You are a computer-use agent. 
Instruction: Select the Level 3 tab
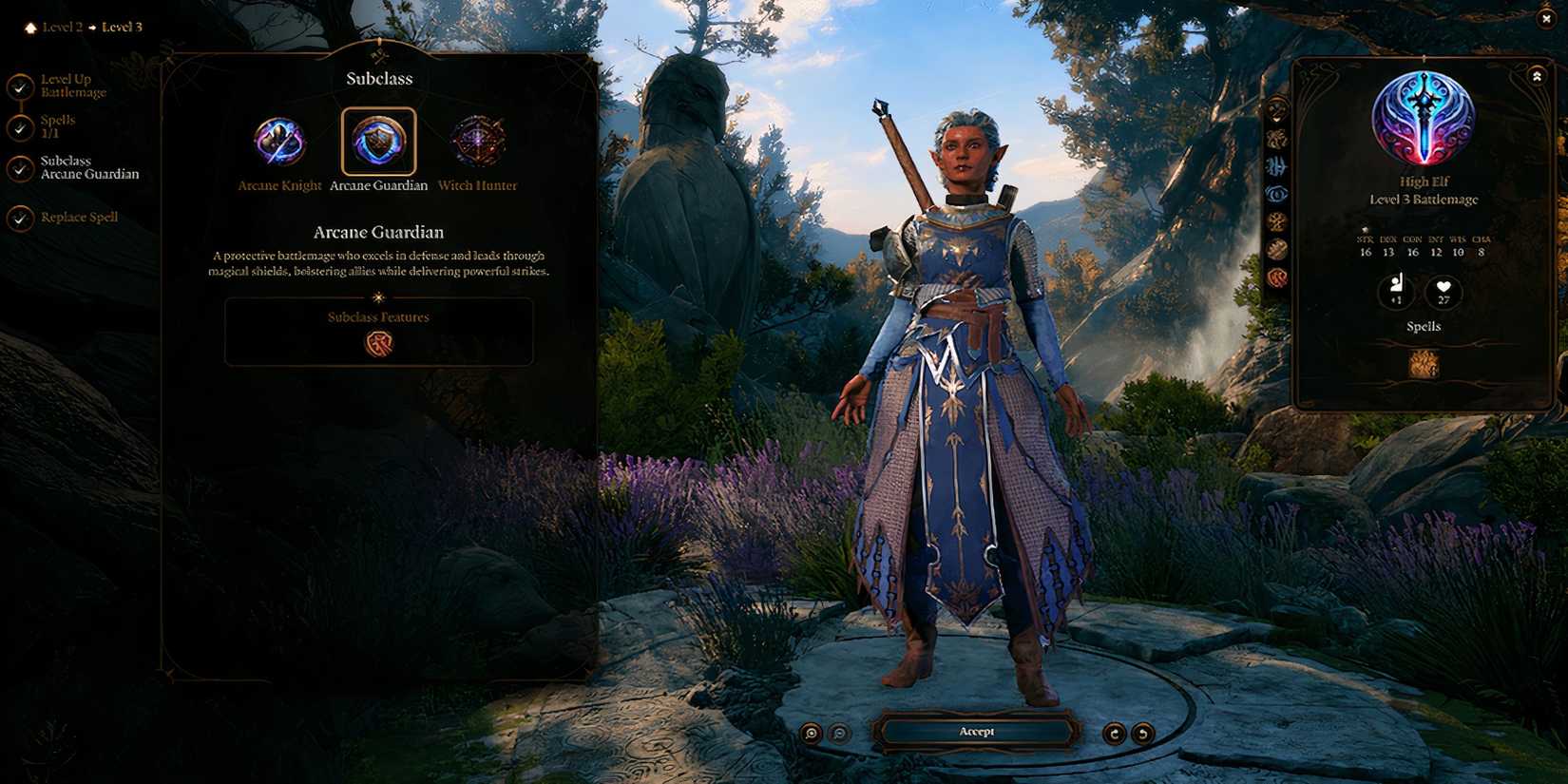[x=122, y=27]
